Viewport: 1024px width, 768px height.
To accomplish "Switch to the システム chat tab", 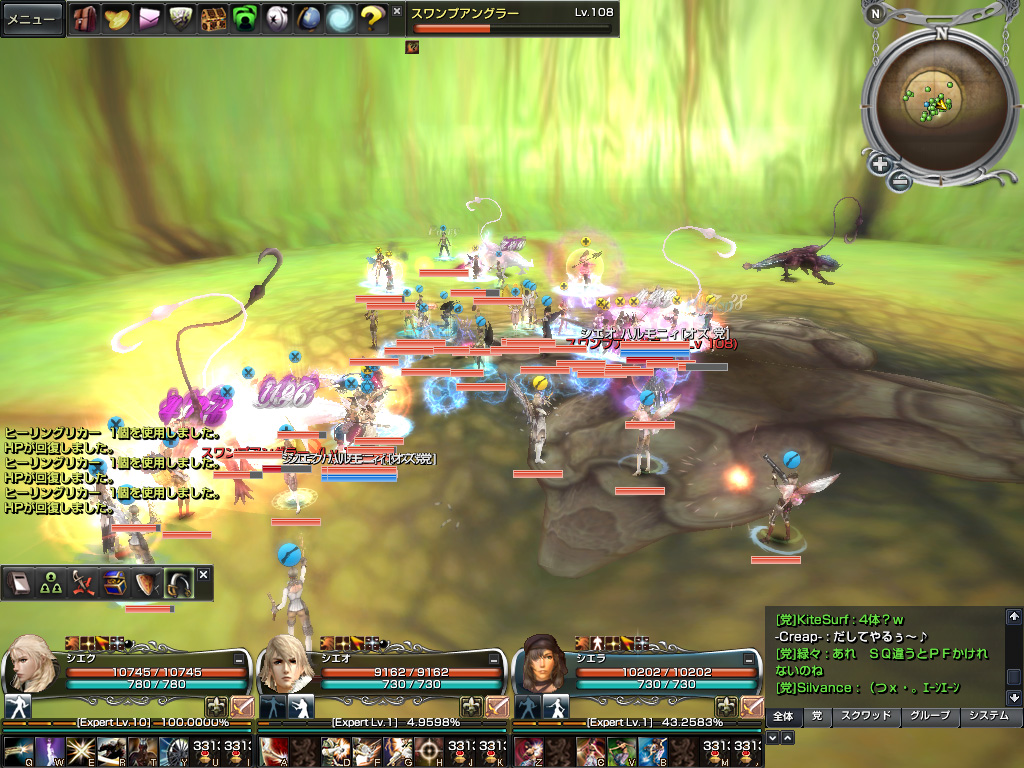I will point(989,716).
